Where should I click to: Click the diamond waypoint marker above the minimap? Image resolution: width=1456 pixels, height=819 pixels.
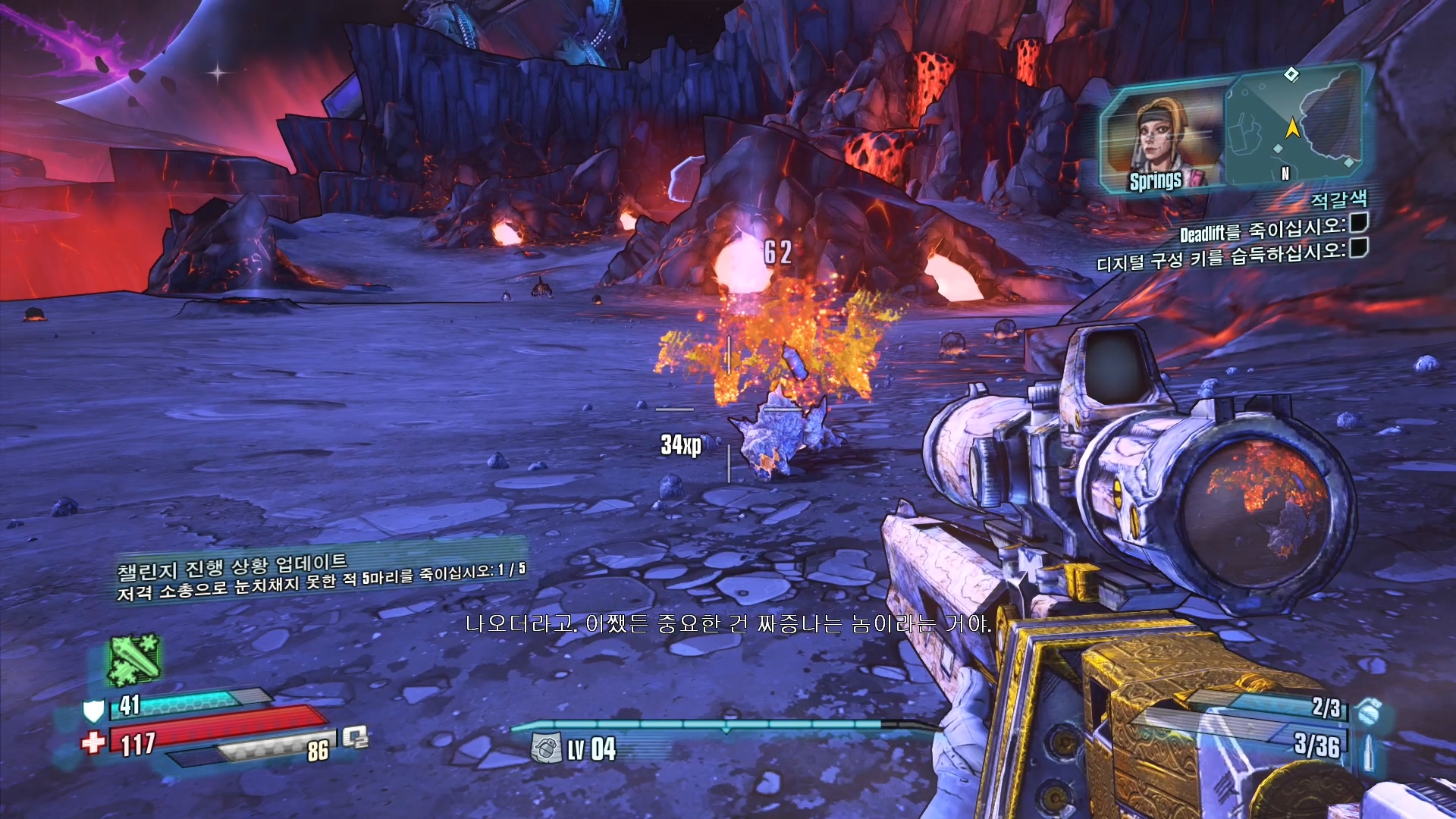click(1291, 74)
